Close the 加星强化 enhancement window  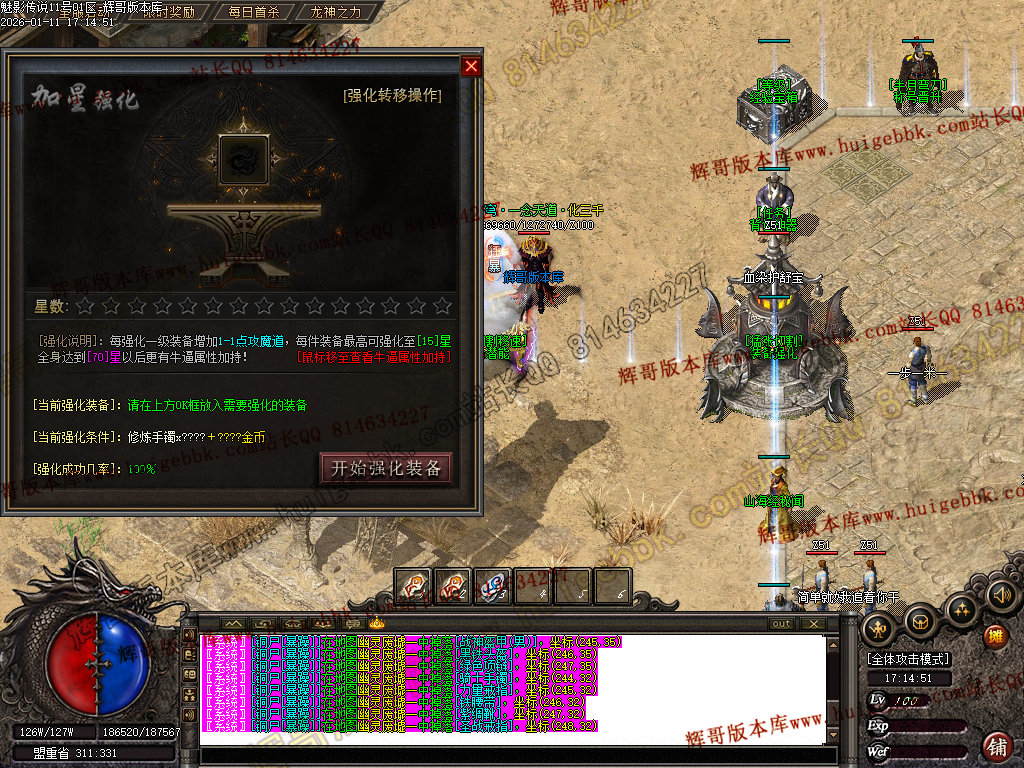pos(471,67)
